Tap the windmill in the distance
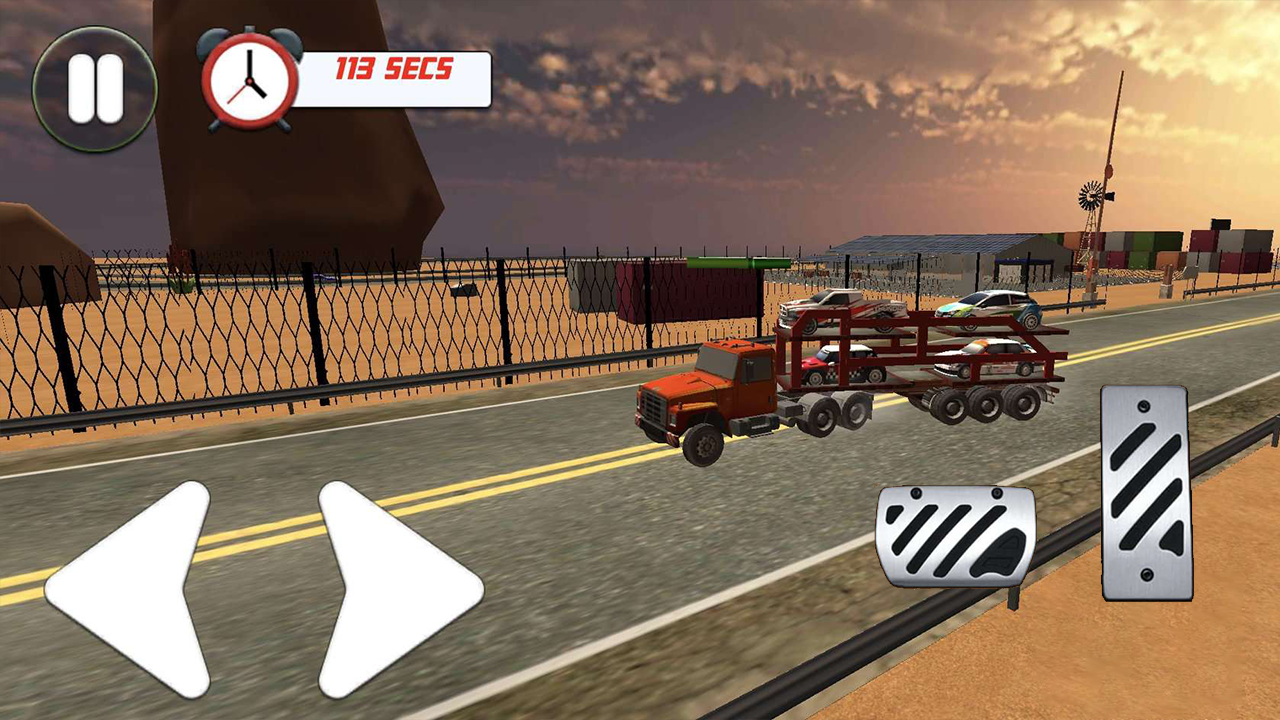Viewport: 1280px width, 720px height. click(x=1092, y=197)
